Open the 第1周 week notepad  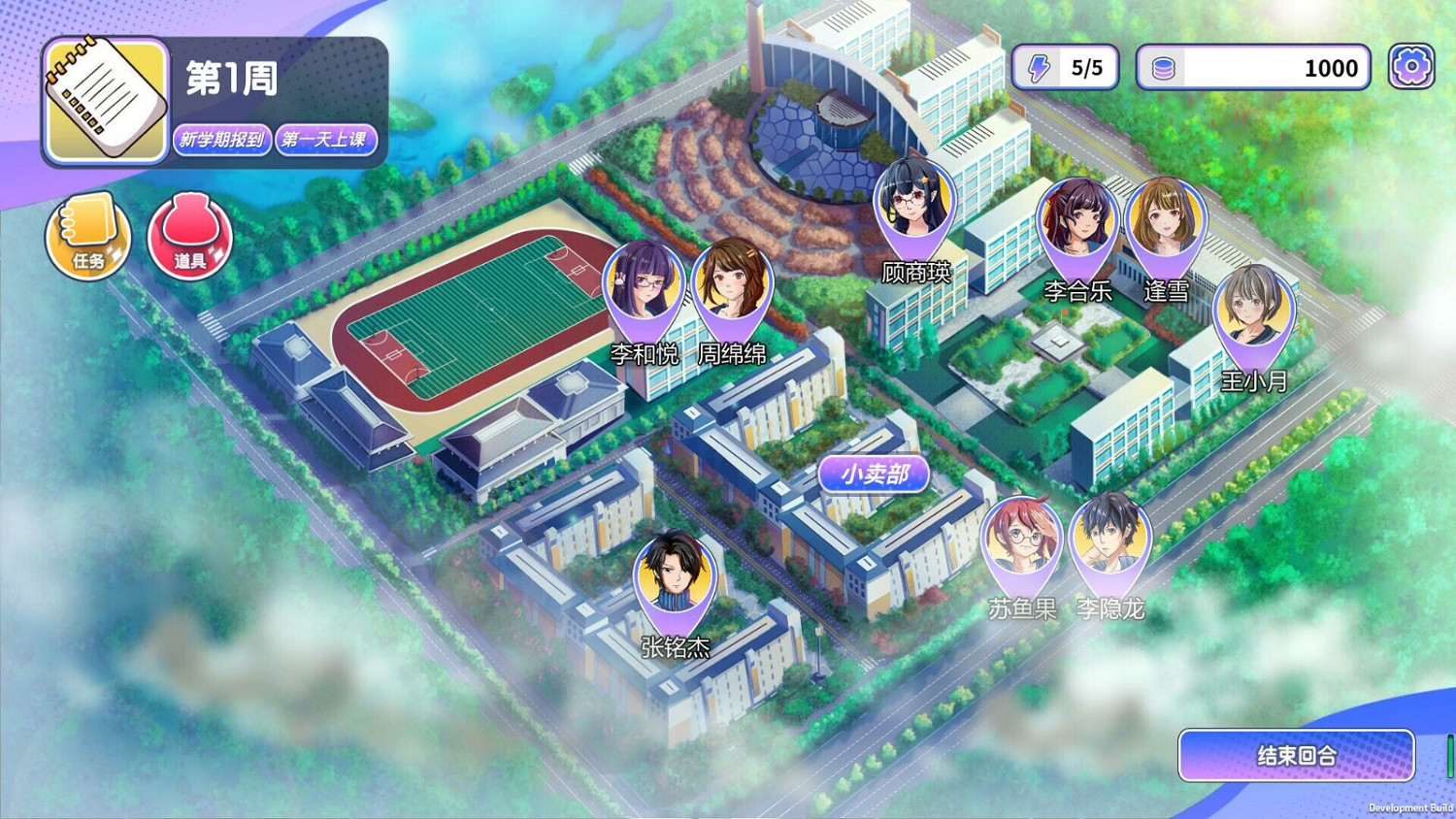coord(104,99)
